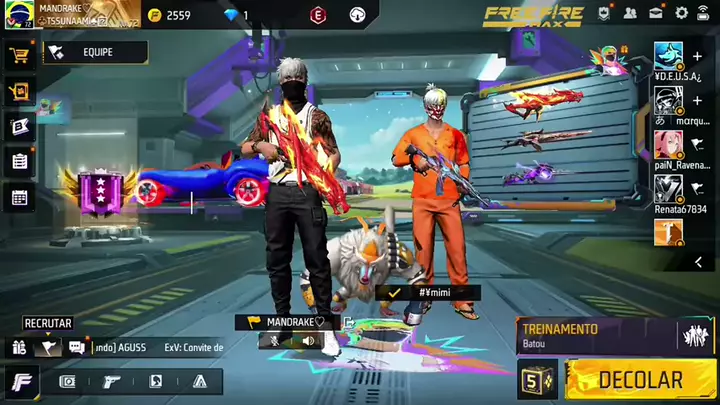Click the RECRUTAR flag button

(48, 347)
